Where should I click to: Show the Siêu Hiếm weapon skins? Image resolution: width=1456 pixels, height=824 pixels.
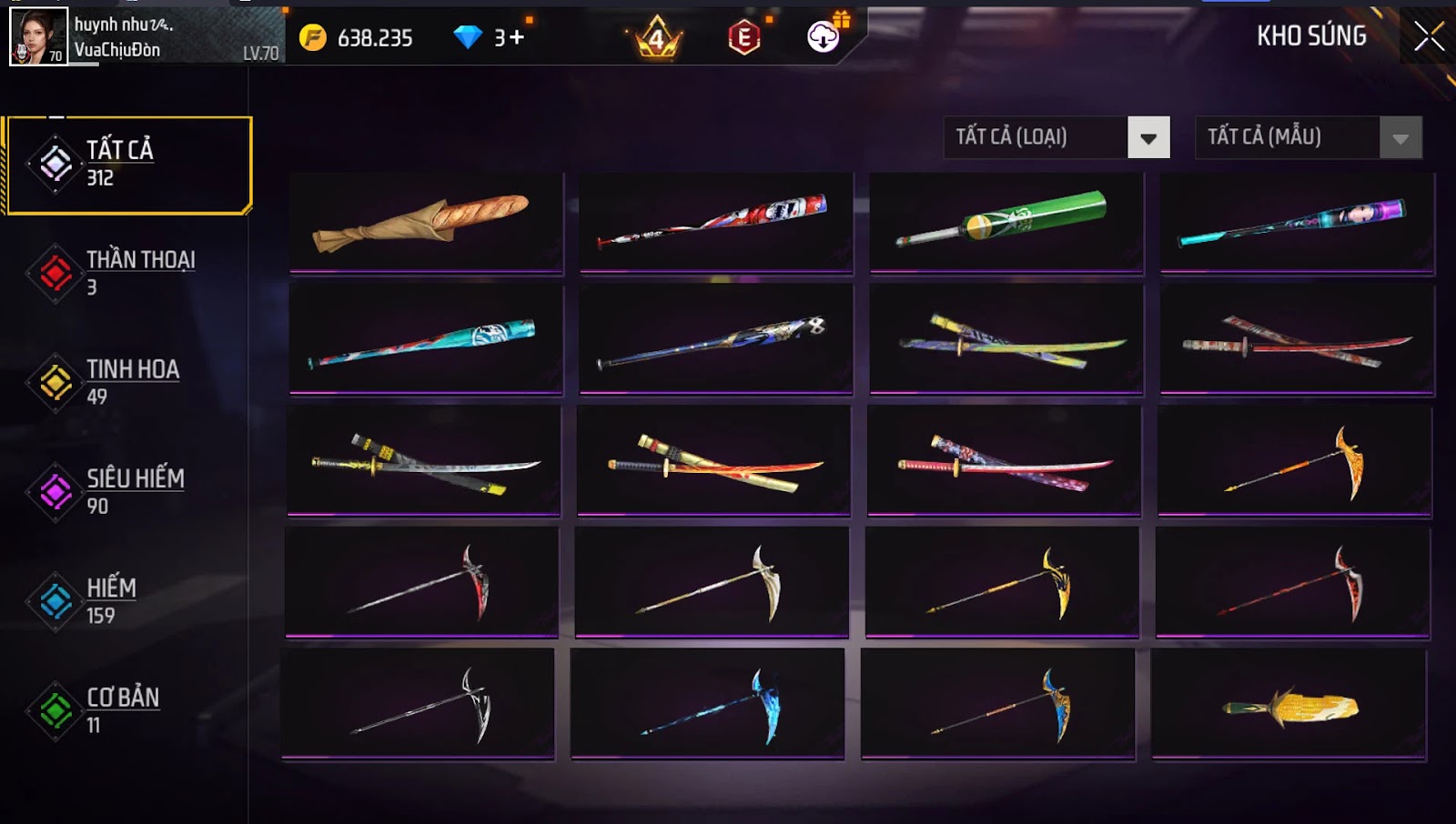click(x=128, y=492)
